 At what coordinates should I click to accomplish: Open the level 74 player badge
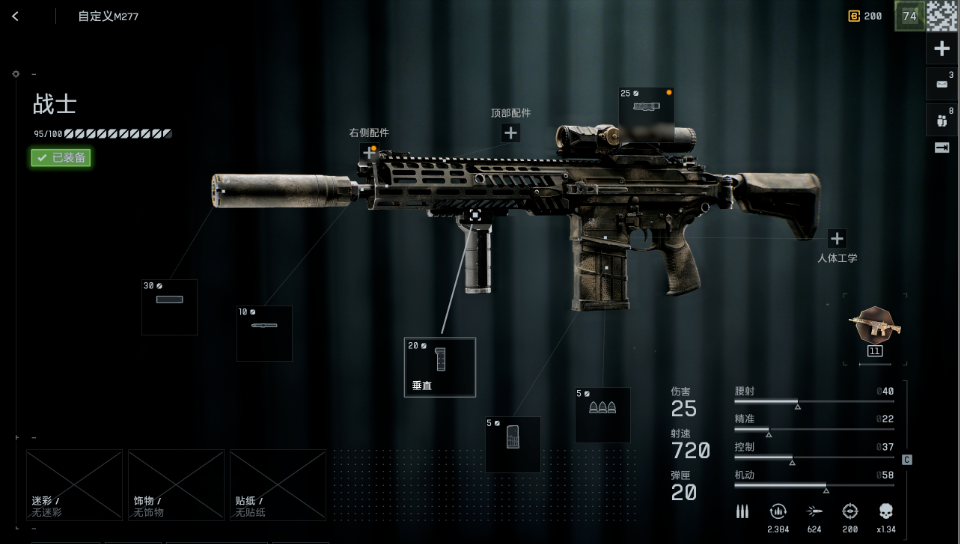pyautogui.click(x=909, y=15)
